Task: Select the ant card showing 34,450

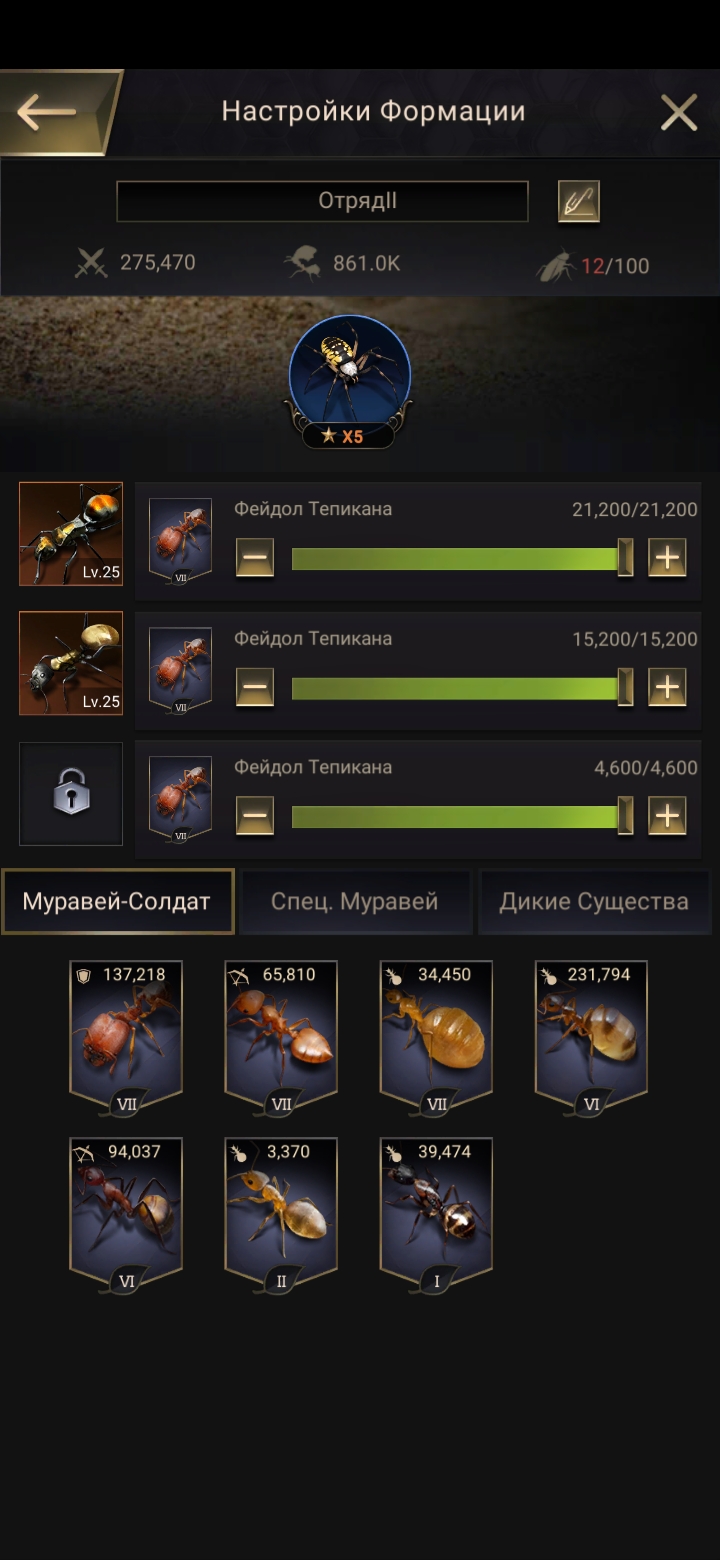Action: click(436, 1035)
